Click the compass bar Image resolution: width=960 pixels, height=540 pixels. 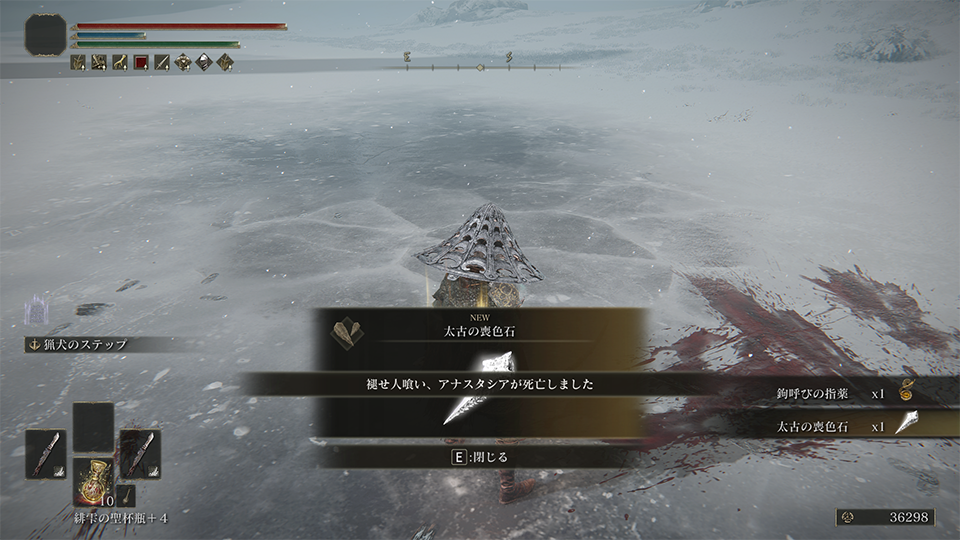(480, 67)
